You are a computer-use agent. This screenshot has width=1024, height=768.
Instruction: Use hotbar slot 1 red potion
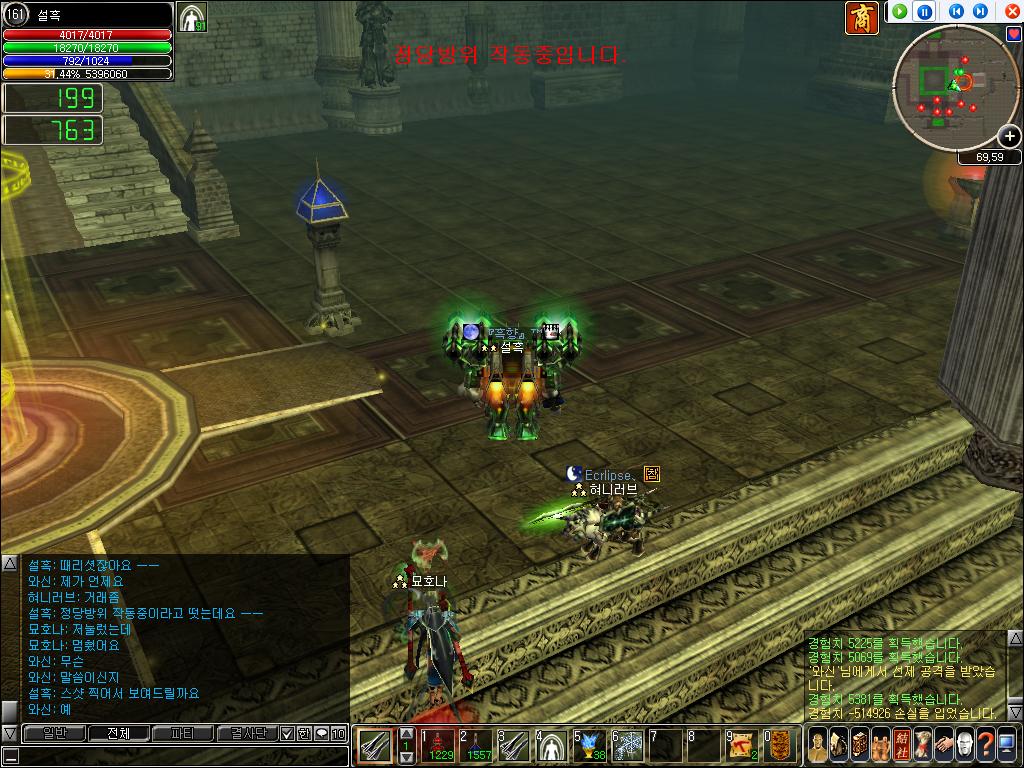(436, 745)
